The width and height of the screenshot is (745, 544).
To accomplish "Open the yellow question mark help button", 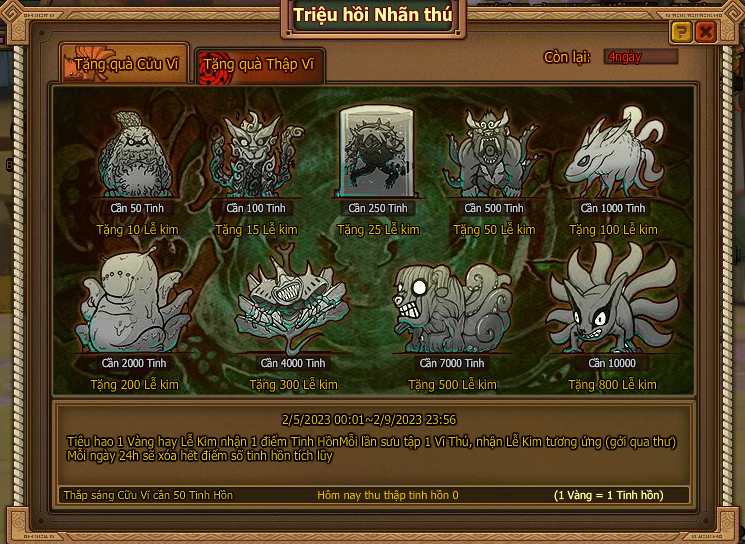I will [680, 32].
